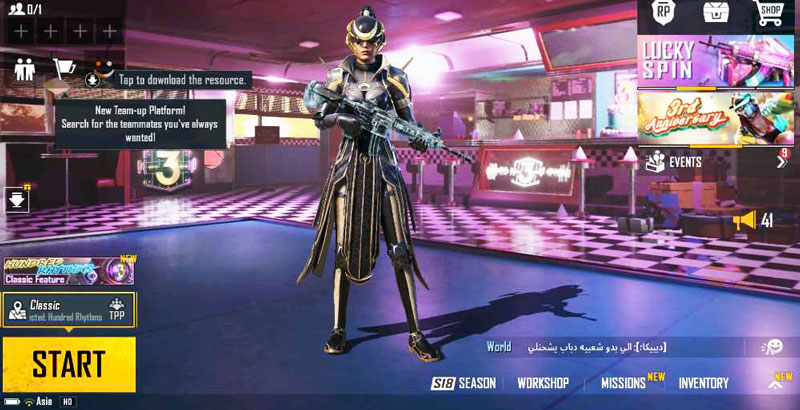Select the Asia server indicator

coord(38,402)
